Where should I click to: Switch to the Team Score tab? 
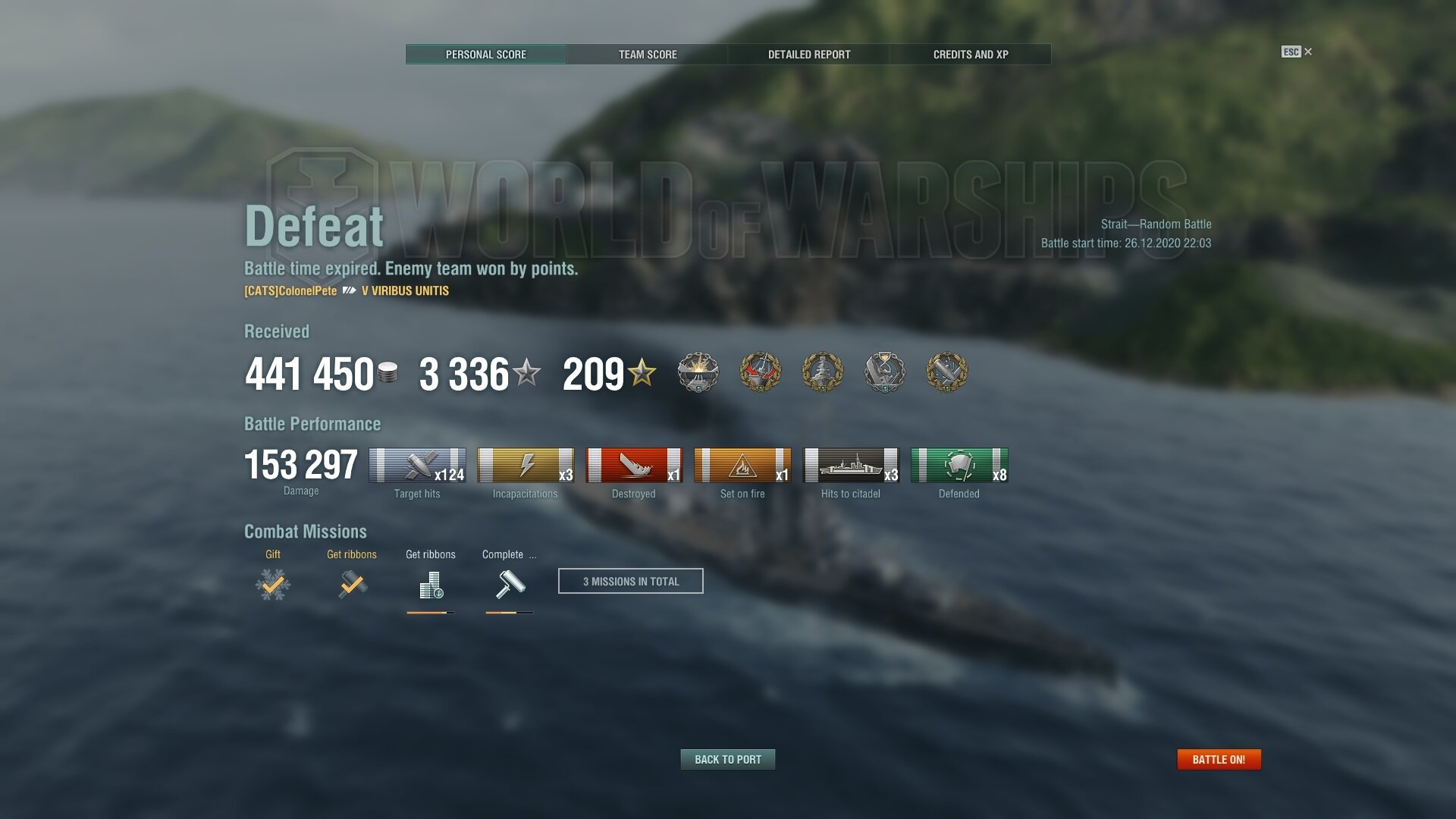coord(648,55)
